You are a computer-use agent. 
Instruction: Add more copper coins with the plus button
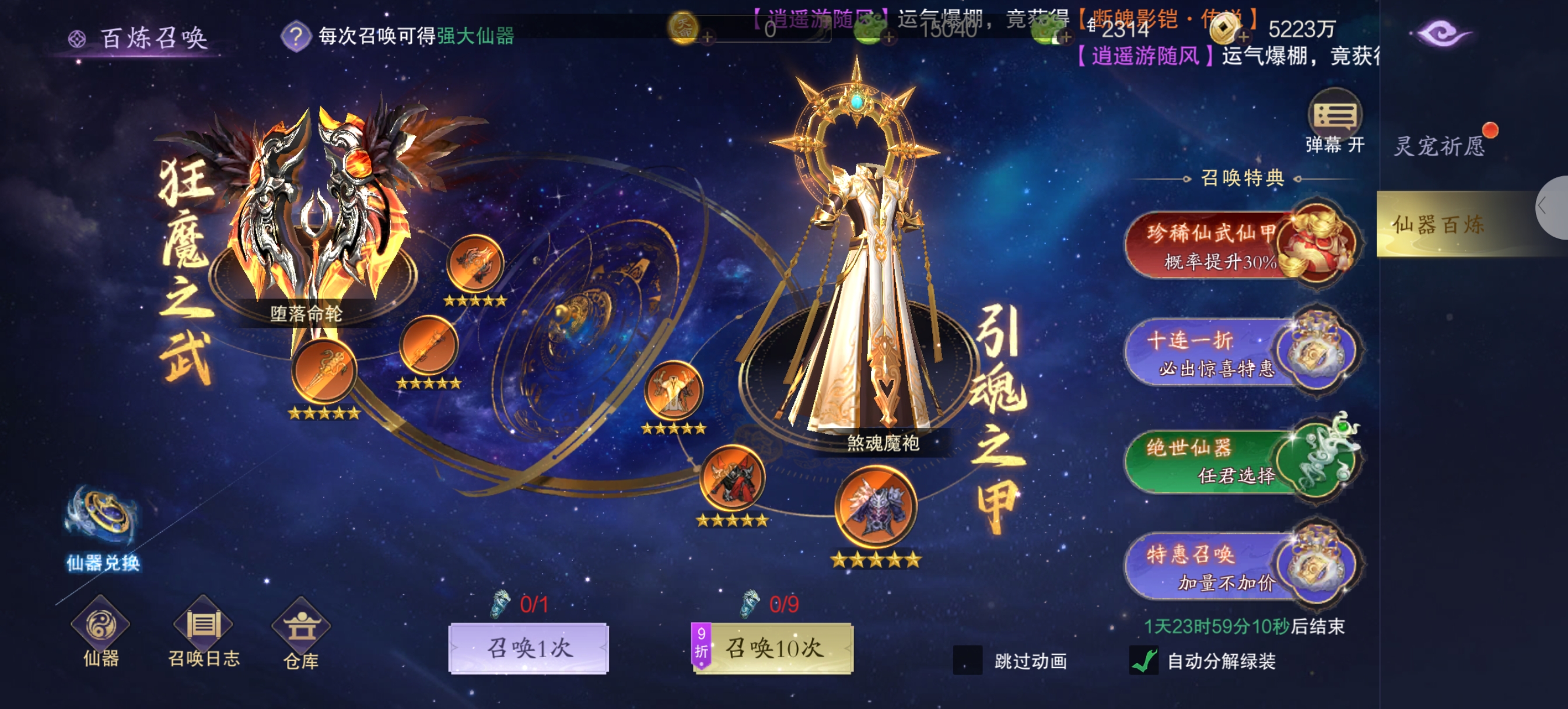click(1244, 38)
